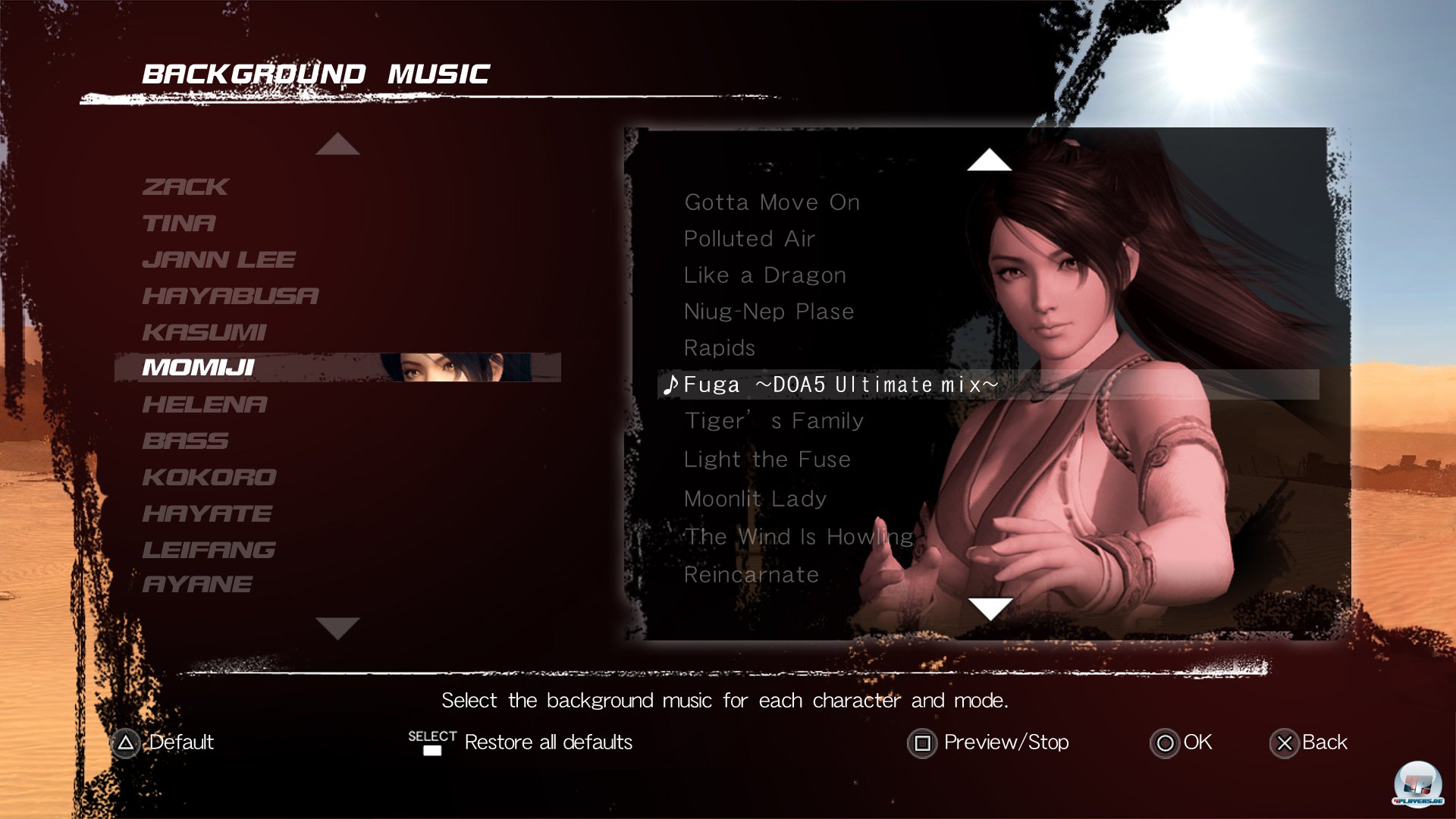
Task: Select Kasumi in the list
Action: [204, 332]
